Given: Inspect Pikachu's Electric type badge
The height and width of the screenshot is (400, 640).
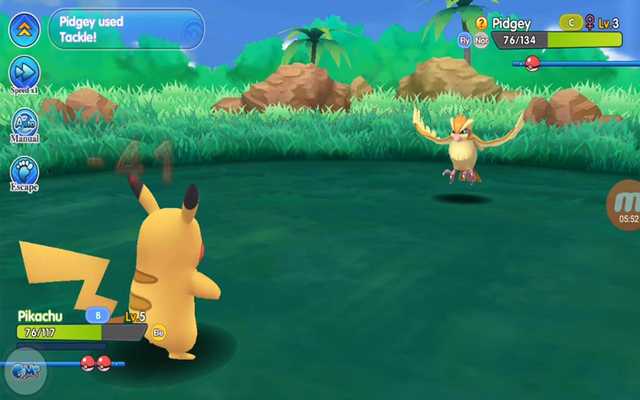Looking at the screenshot, I should point(159,332).
